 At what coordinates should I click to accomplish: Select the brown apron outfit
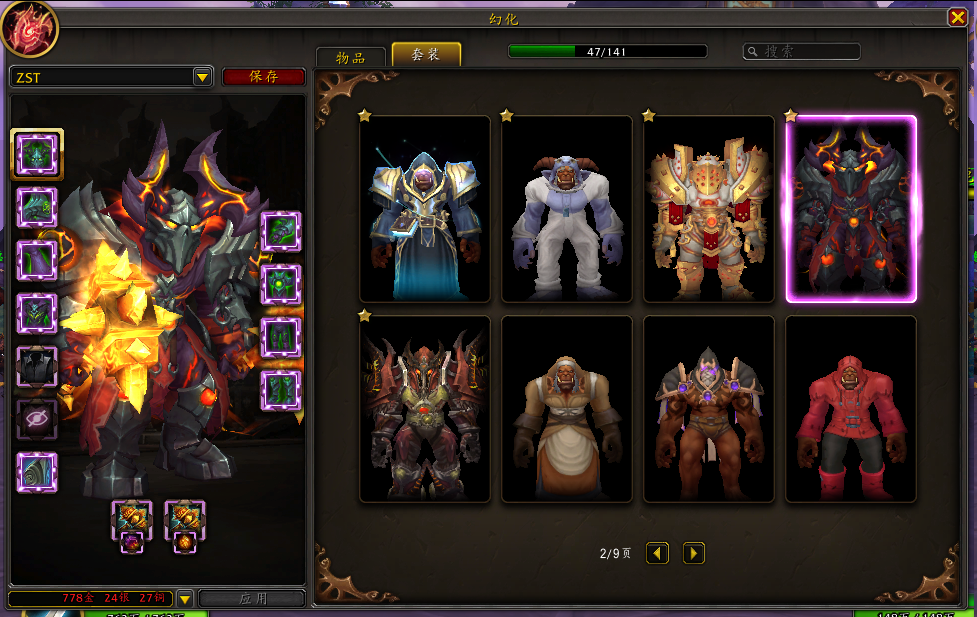(x=567, y=409)
